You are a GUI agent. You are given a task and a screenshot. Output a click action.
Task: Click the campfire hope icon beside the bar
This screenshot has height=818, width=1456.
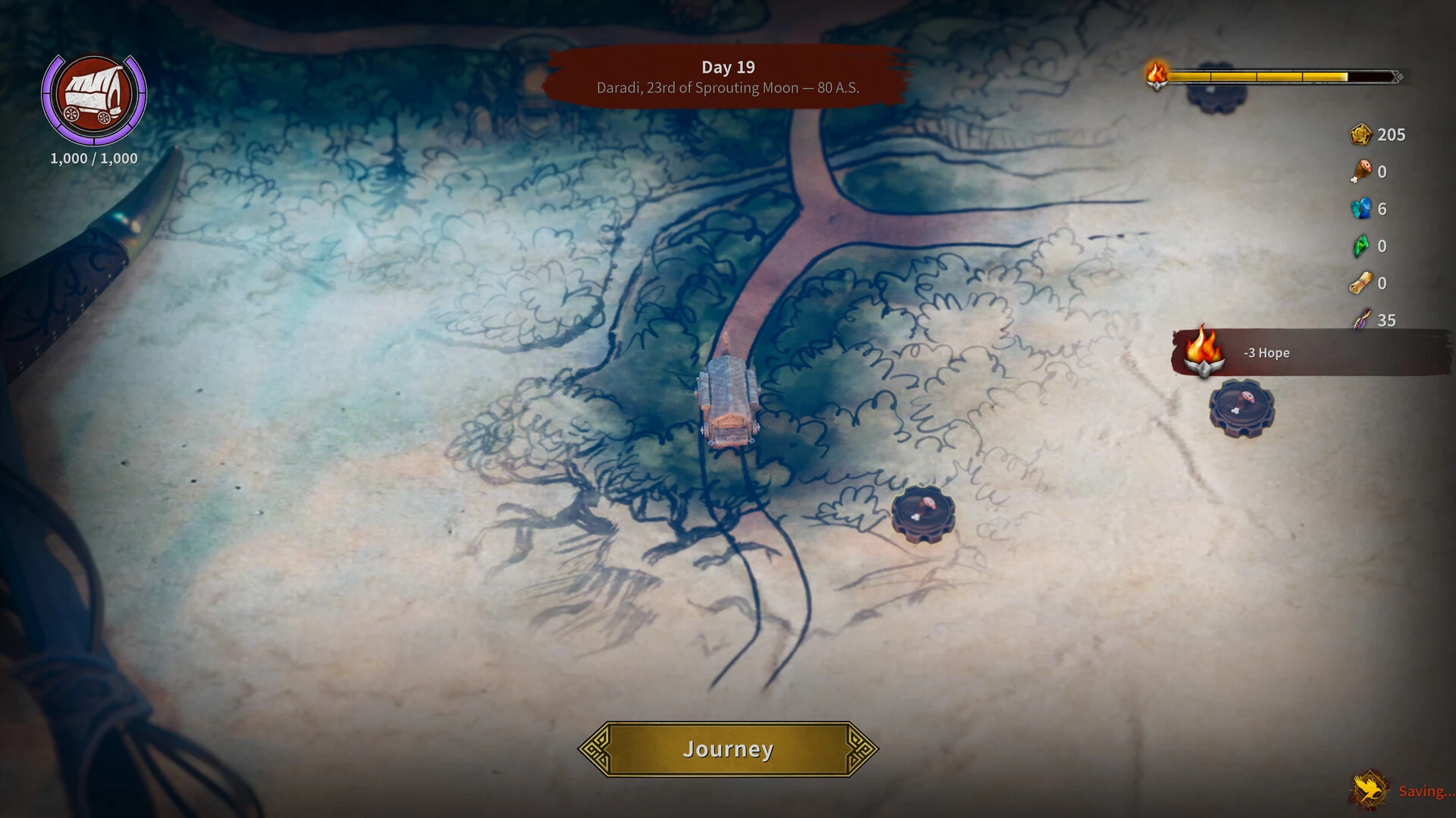tap(1156, 76)
